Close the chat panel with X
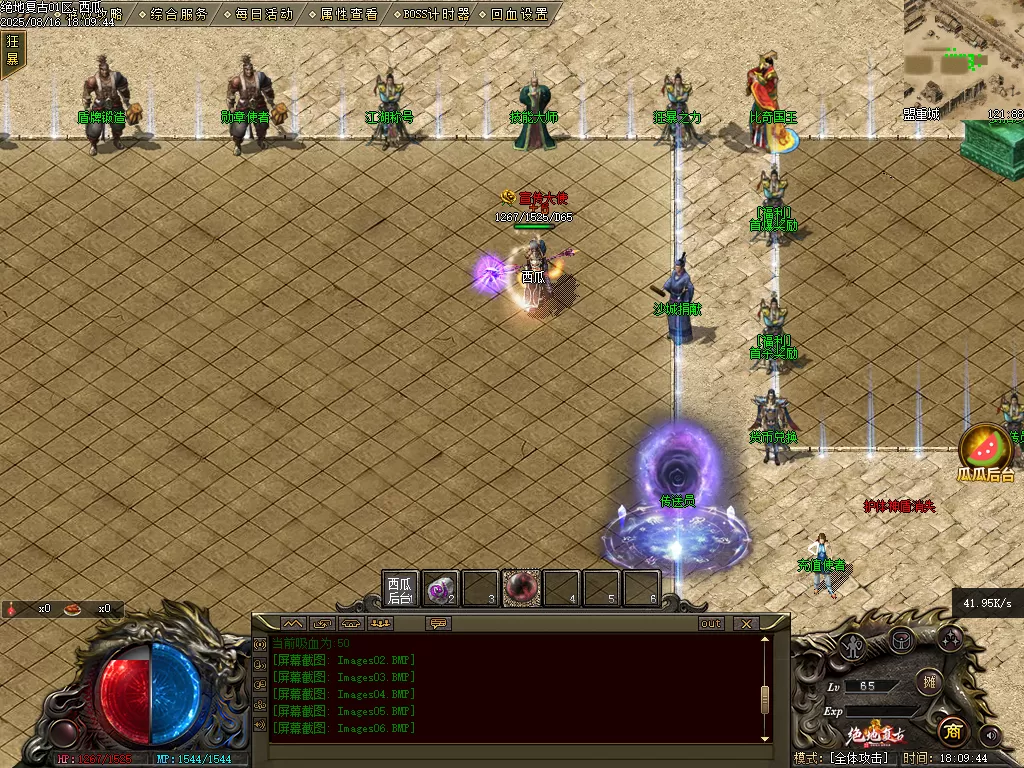Viewport: 1024px width, 768px height. (x=745, y=623)
